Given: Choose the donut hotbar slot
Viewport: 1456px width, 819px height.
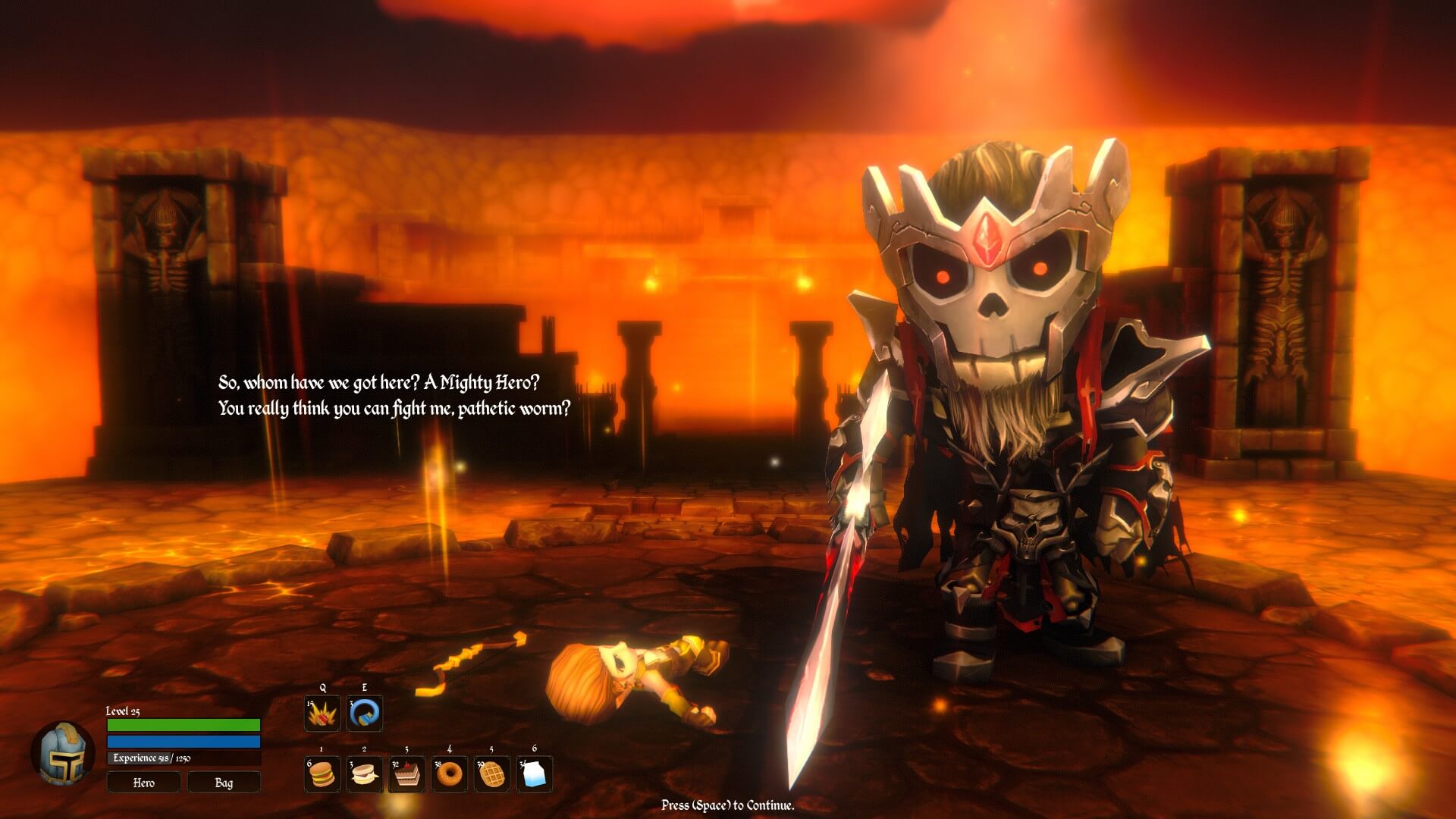Looking at the screenshot, I should (x=449, y=773).
